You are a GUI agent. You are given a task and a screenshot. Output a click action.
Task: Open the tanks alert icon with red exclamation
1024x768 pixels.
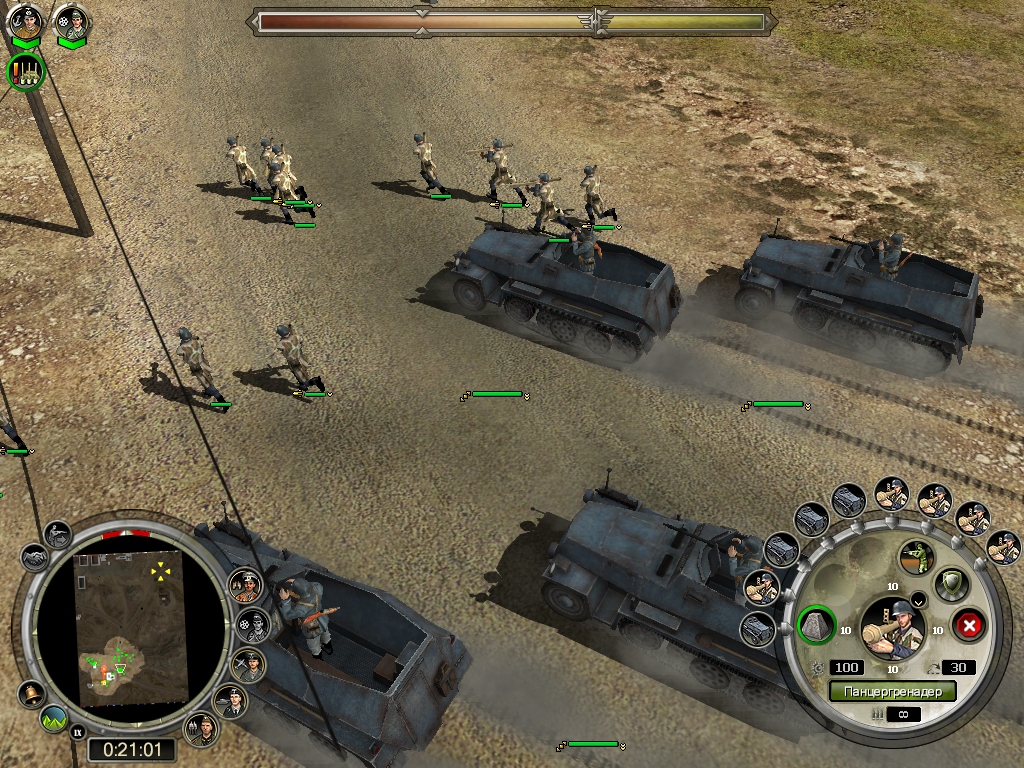(26, 72)
